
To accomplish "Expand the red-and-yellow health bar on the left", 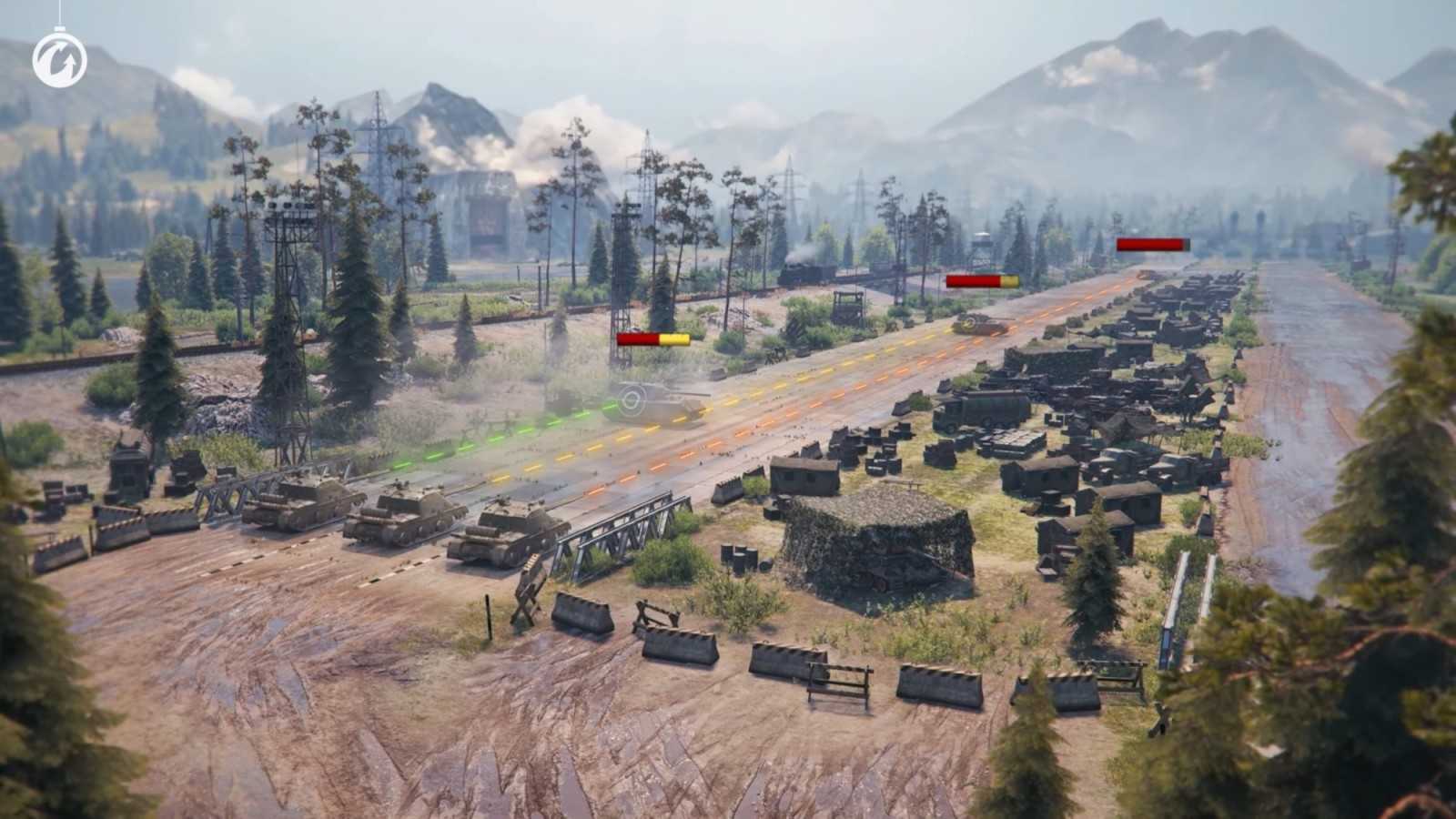I will 653,337.
